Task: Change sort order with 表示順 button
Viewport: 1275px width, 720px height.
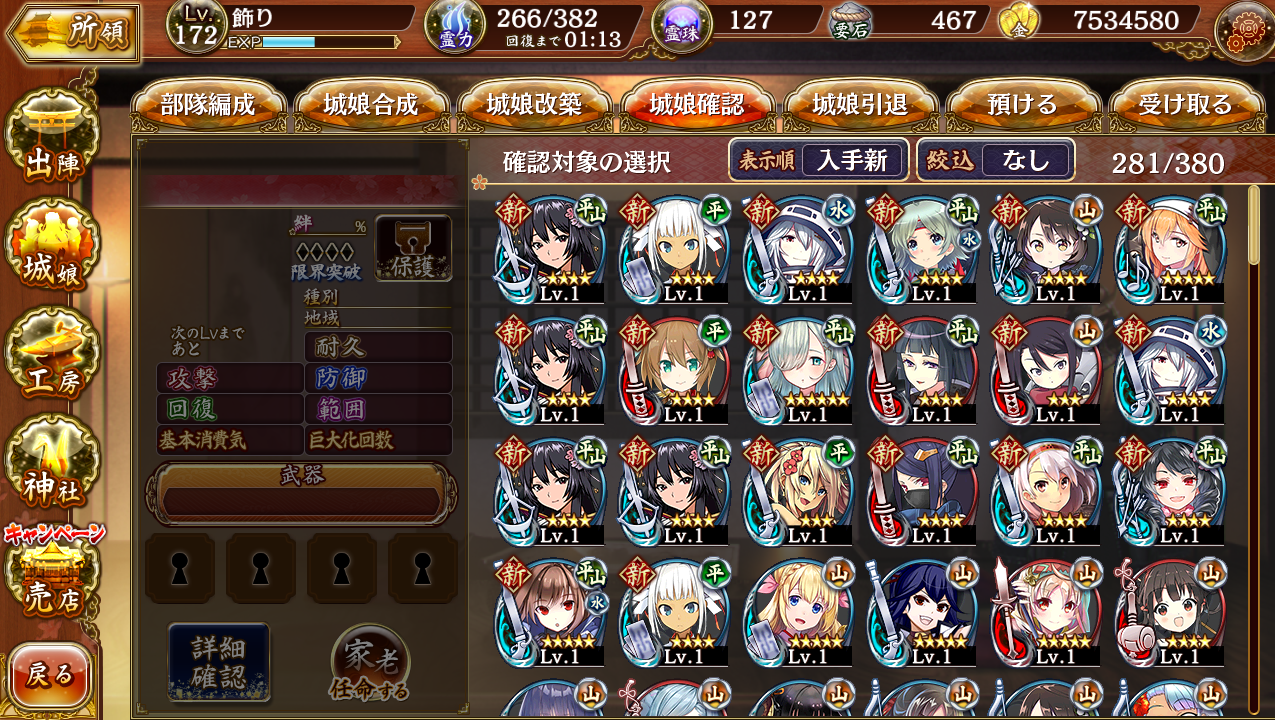Action: point(818,160)
